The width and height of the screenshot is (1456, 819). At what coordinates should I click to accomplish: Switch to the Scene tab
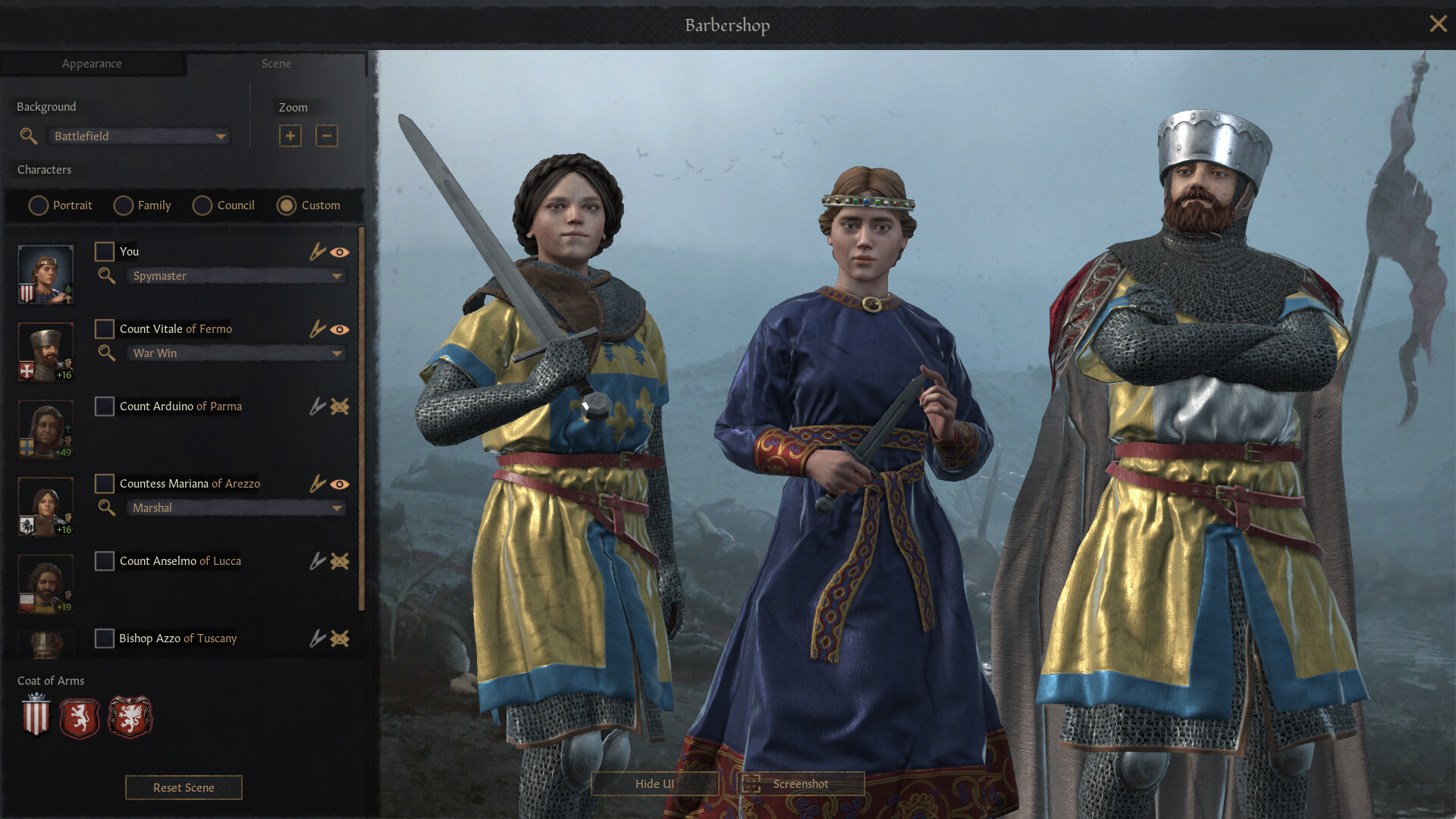click(275, 64)
